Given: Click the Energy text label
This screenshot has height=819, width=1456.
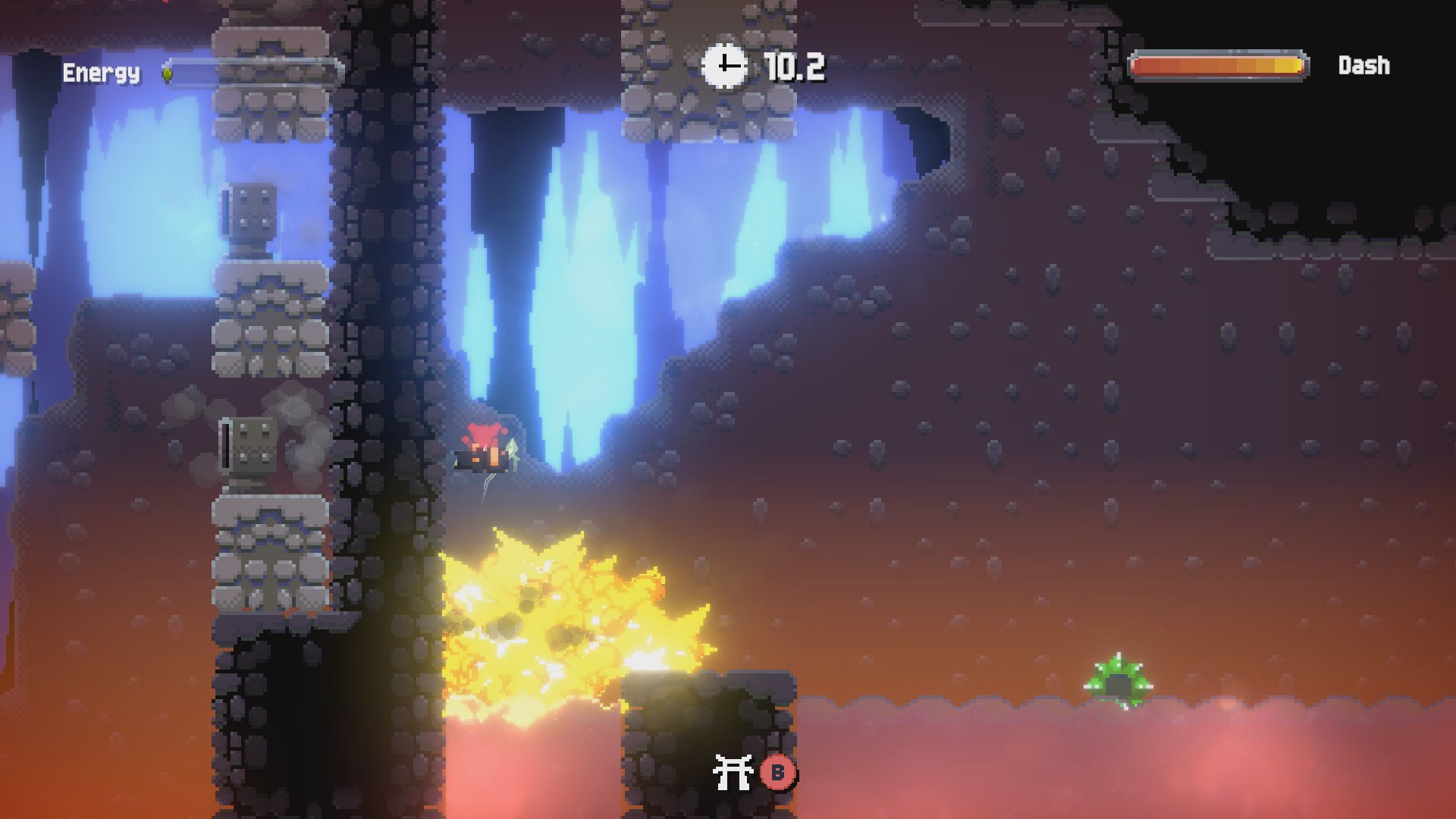Looking at the screenshot, I should click(x=101, y=74).
